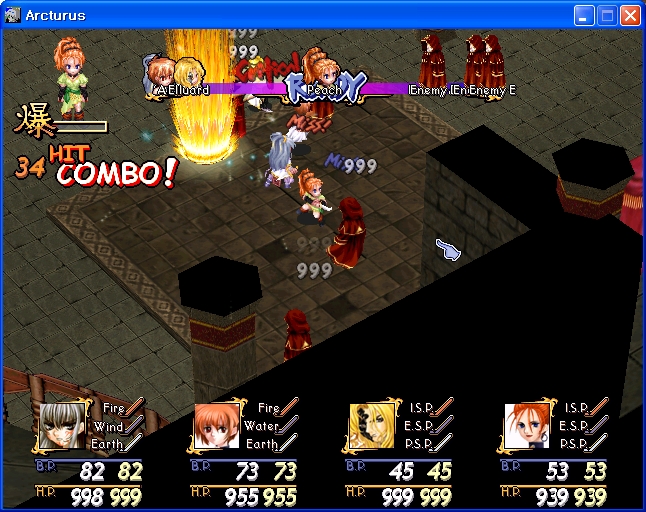Image resolution: width=646 pixels, height=512 pixels.
Task: Select the silver-haired character's Fire element
Action: click(111, 409)
